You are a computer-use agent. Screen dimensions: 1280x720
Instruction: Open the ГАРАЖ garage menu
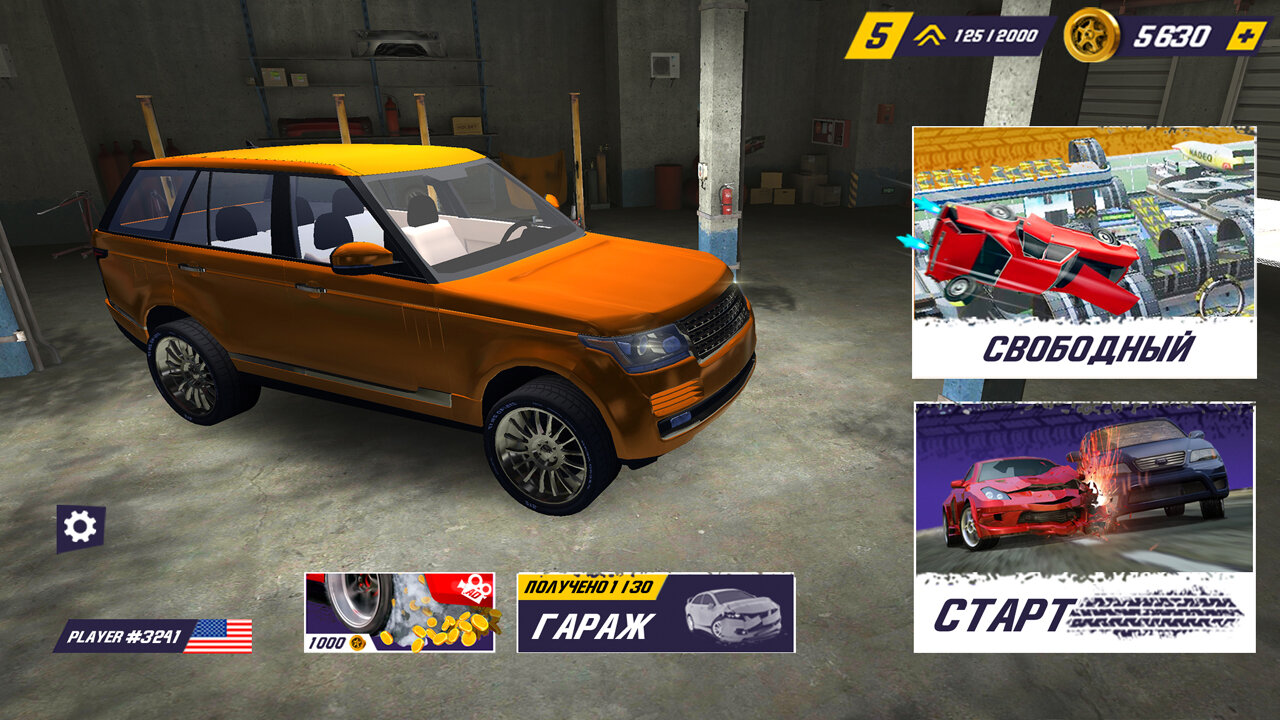click(655, 613)
